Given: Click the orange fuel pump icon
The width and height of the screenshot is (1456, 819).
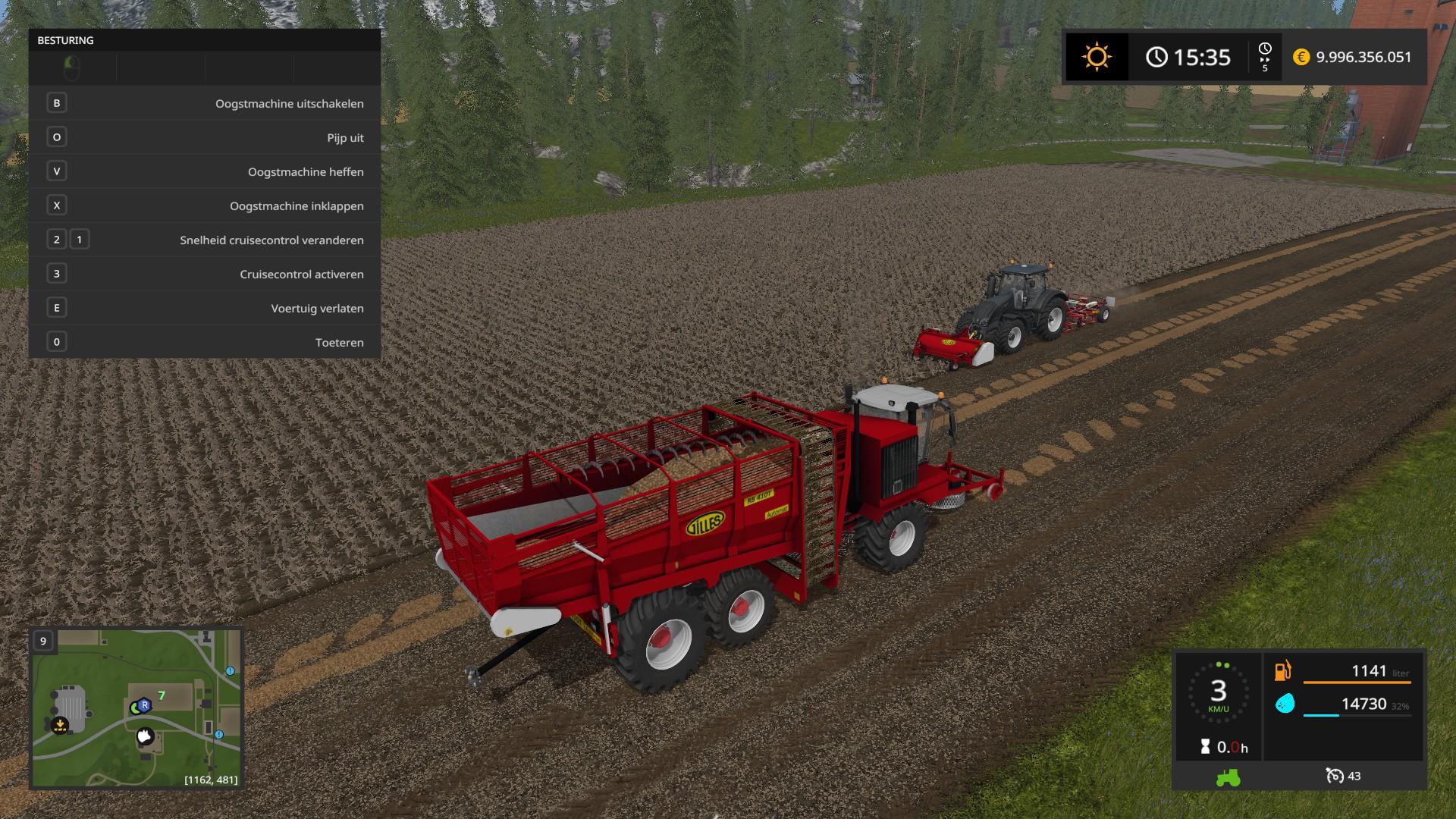Looking at the screenshot, I should click(x=1283, y=670).
